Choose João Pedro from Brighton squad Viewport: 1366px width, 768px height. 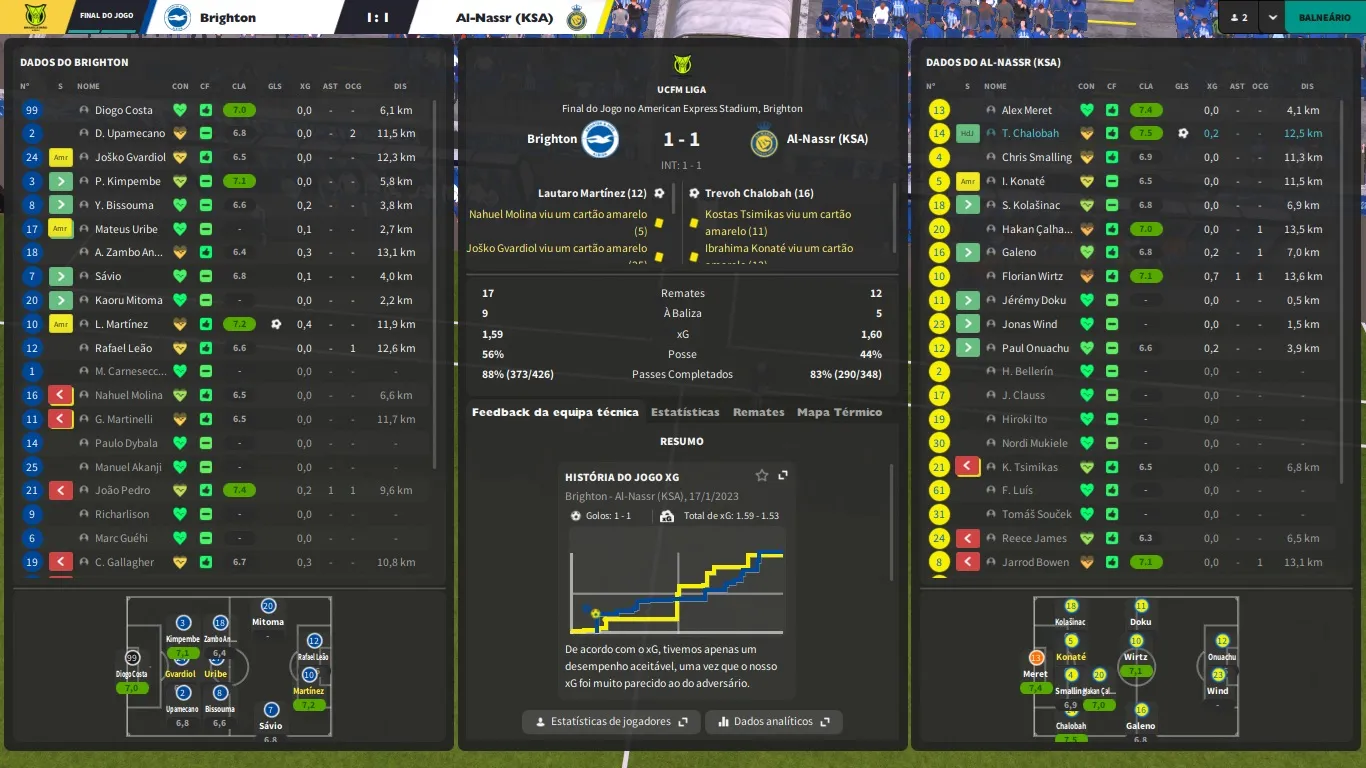[x=122, y=490]
